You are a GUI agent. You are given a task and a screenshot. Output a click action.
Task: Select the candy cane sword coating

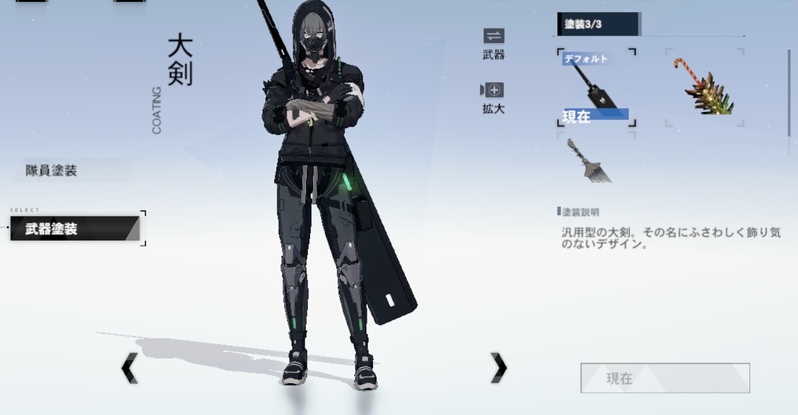(704, 87)
